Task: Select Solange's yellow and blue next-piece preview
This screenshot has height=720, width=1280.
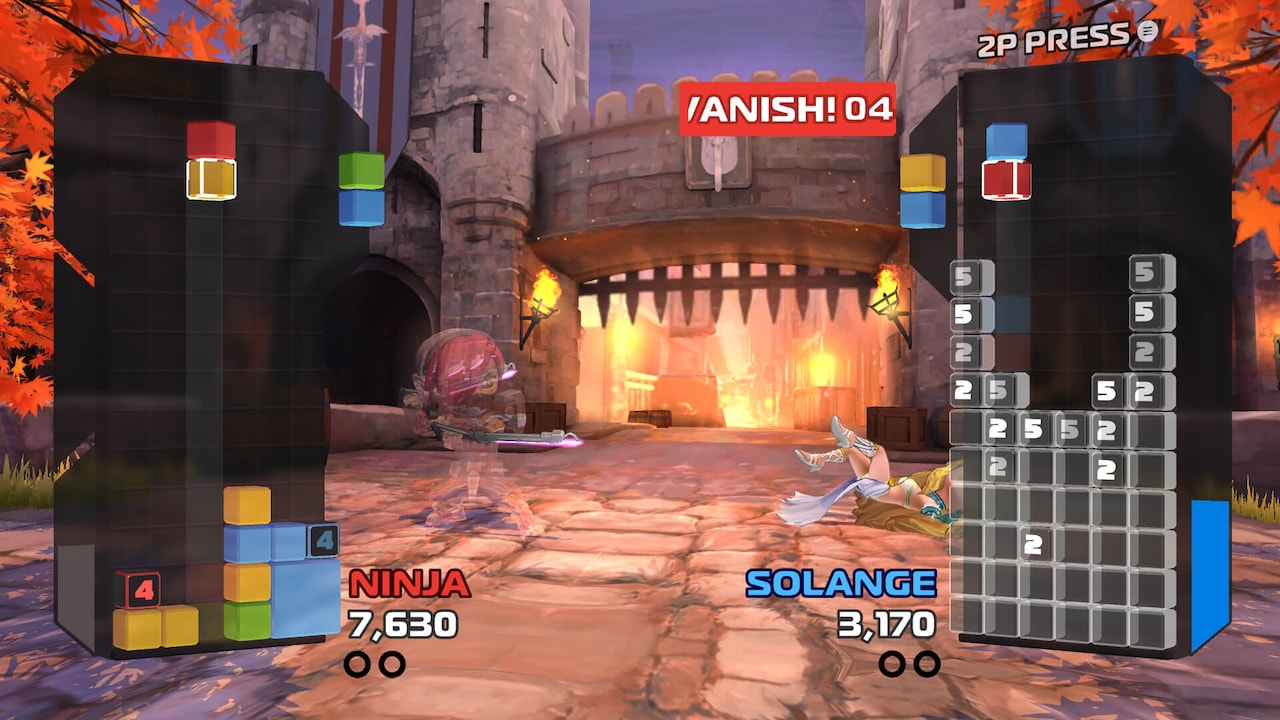Action: (922, 191)
